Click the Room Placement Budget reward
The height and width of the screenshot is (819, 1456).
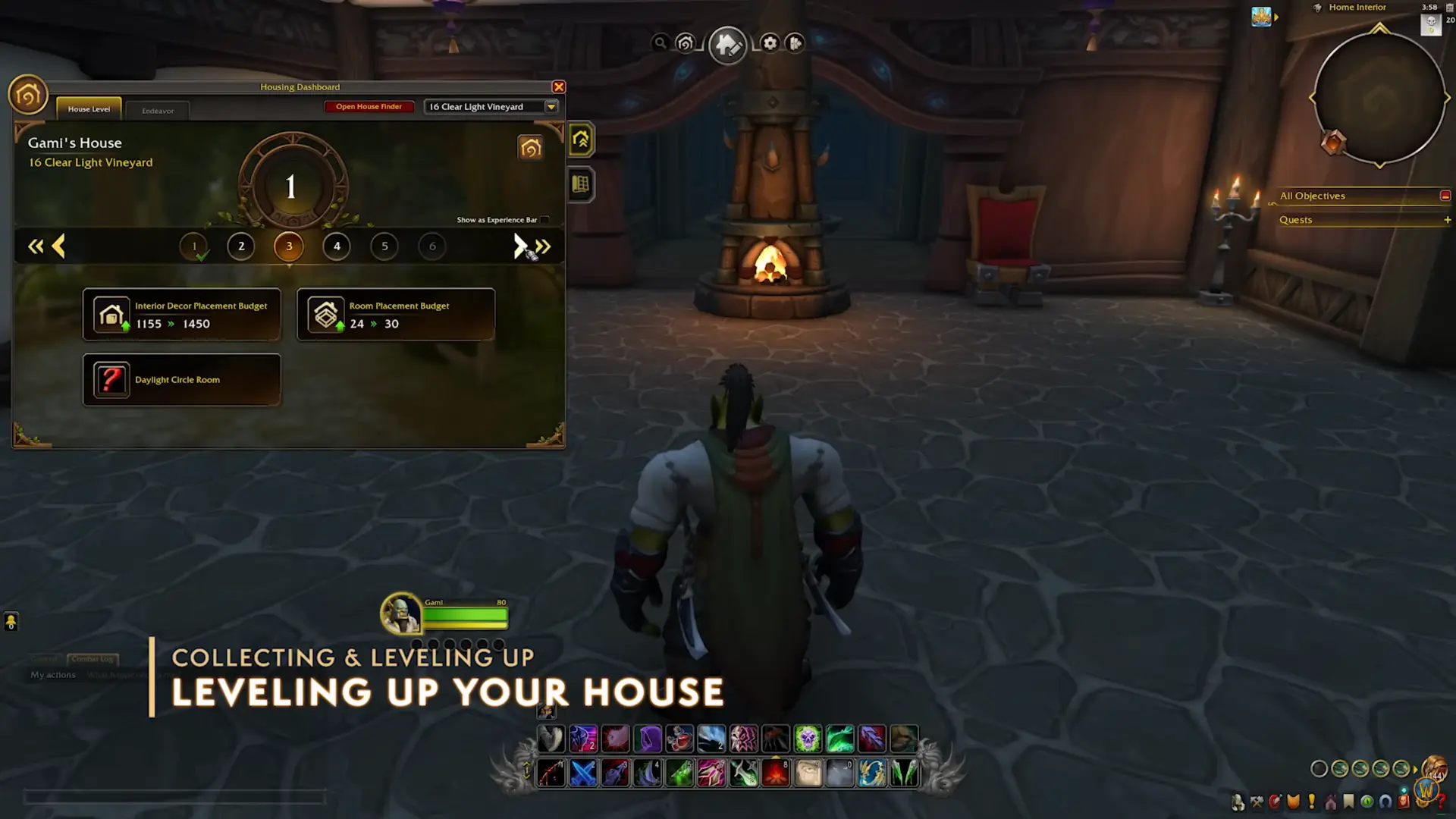coord(396,315)
